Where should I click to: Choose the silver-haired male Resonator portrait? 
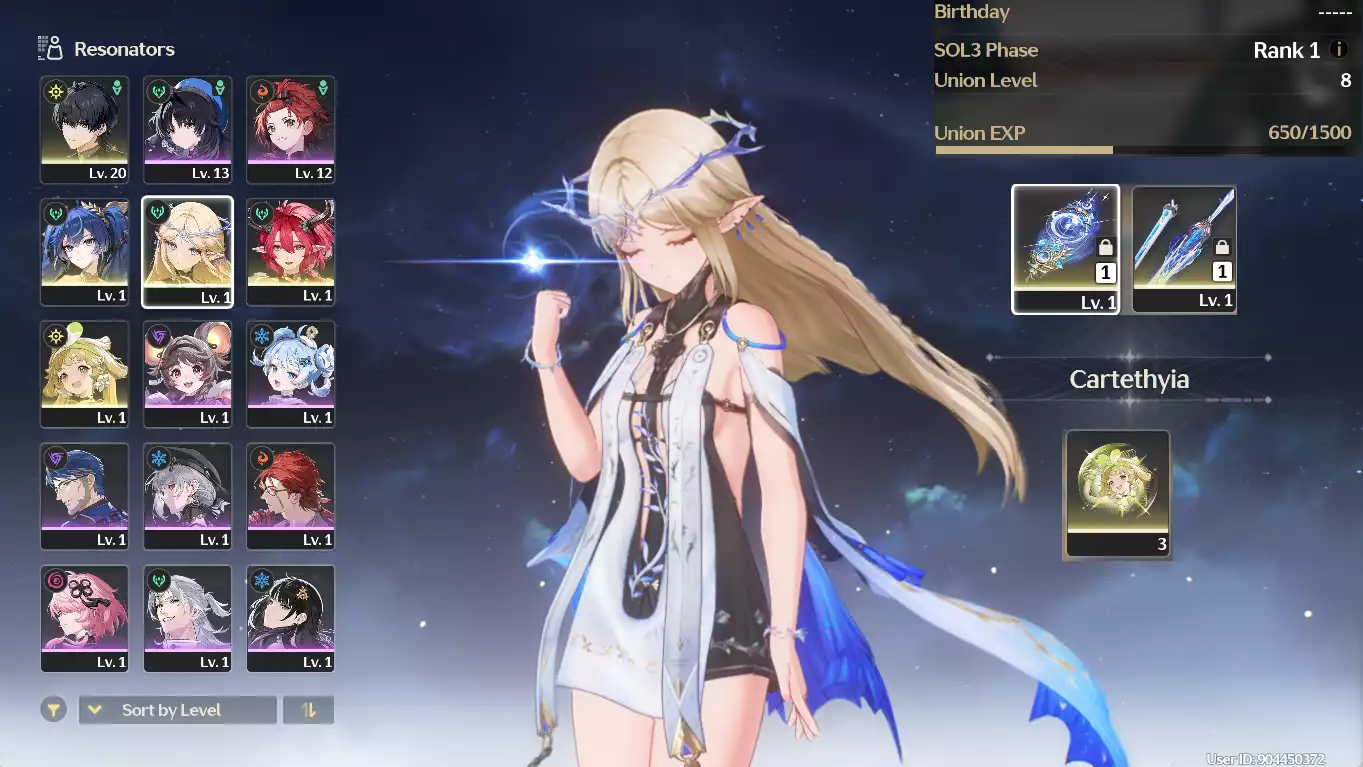pyautogui.click(x=188, y=618)
